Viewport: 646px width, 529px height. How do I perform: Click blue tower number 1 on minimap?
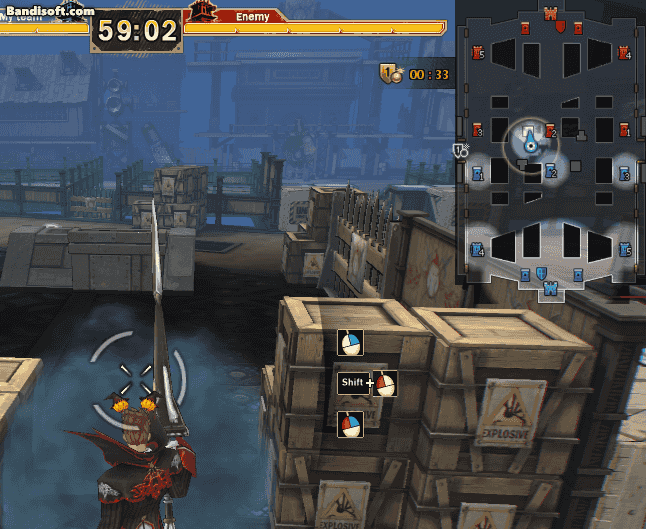point(477,173)
